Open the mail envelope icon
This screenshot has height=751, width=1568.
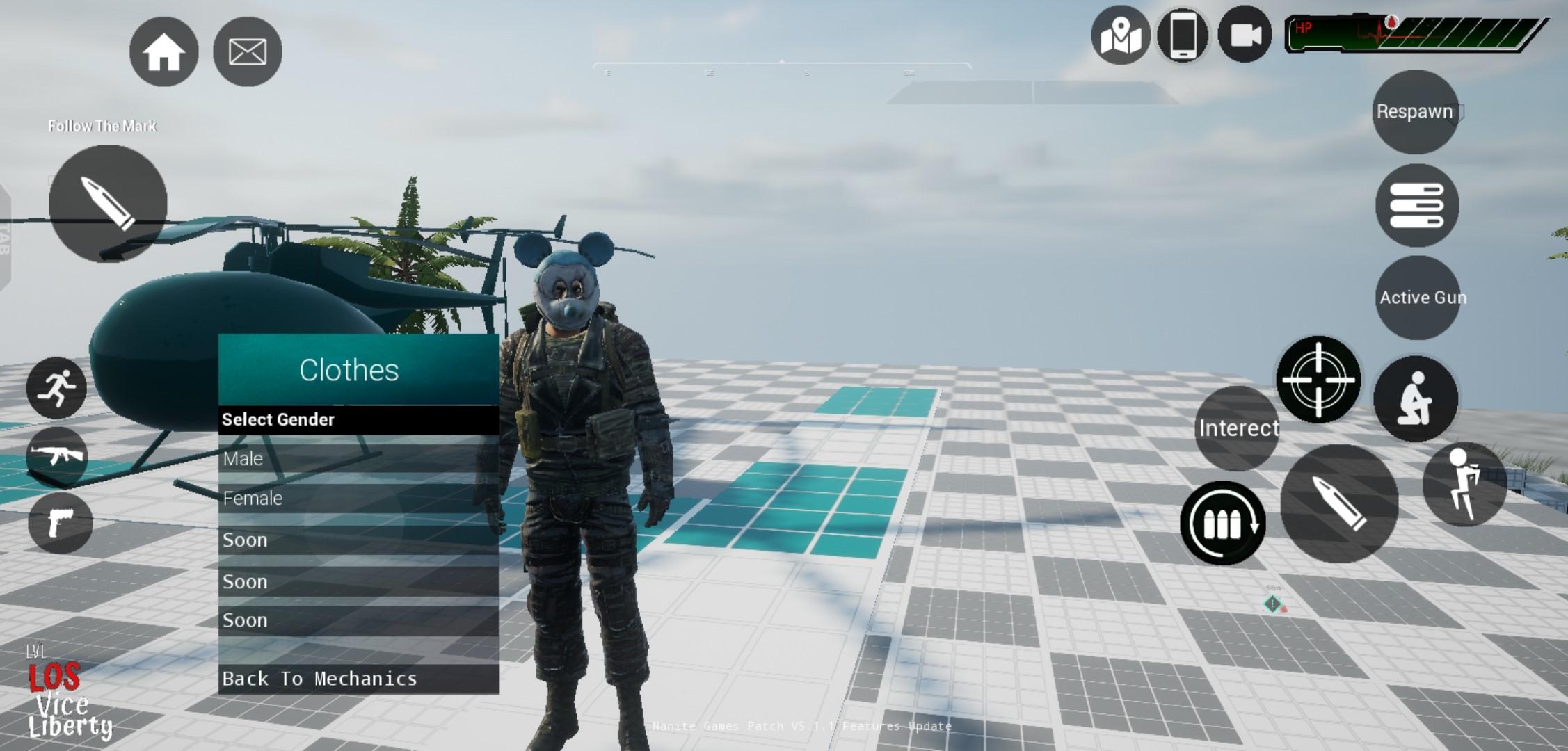247,52
